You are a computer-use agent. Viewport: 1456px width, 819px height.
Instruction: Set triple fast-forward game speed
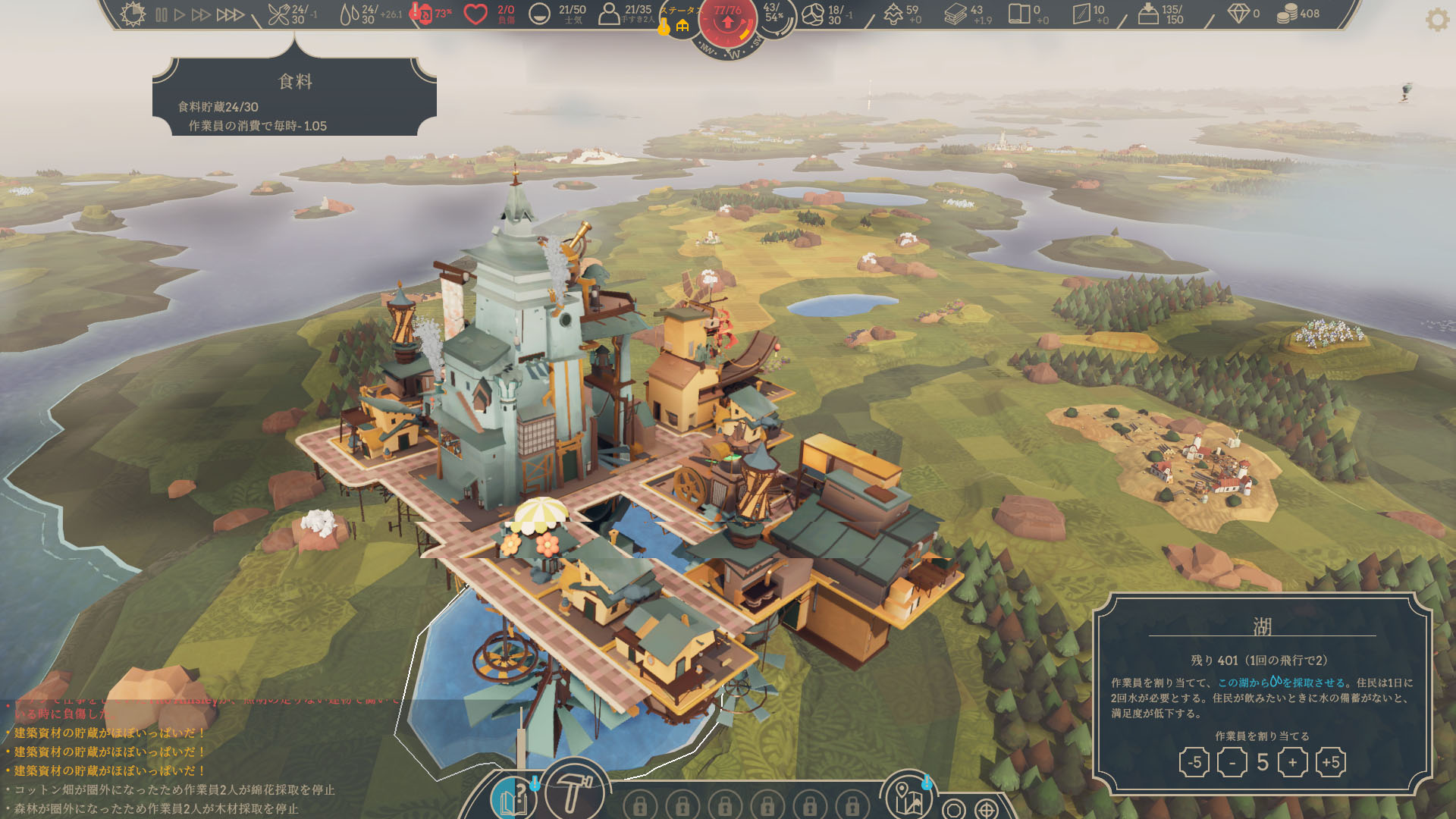click(x=231, y=14)
